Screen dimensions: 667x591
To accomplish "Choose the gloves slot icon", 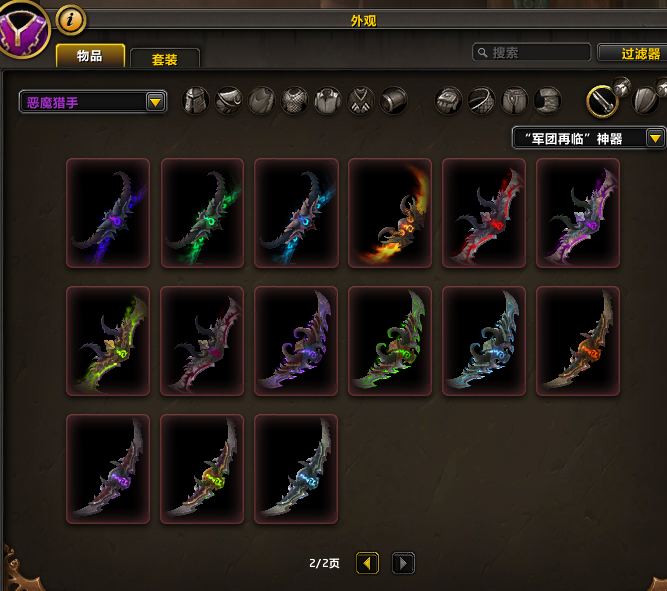I will point(449,100).
